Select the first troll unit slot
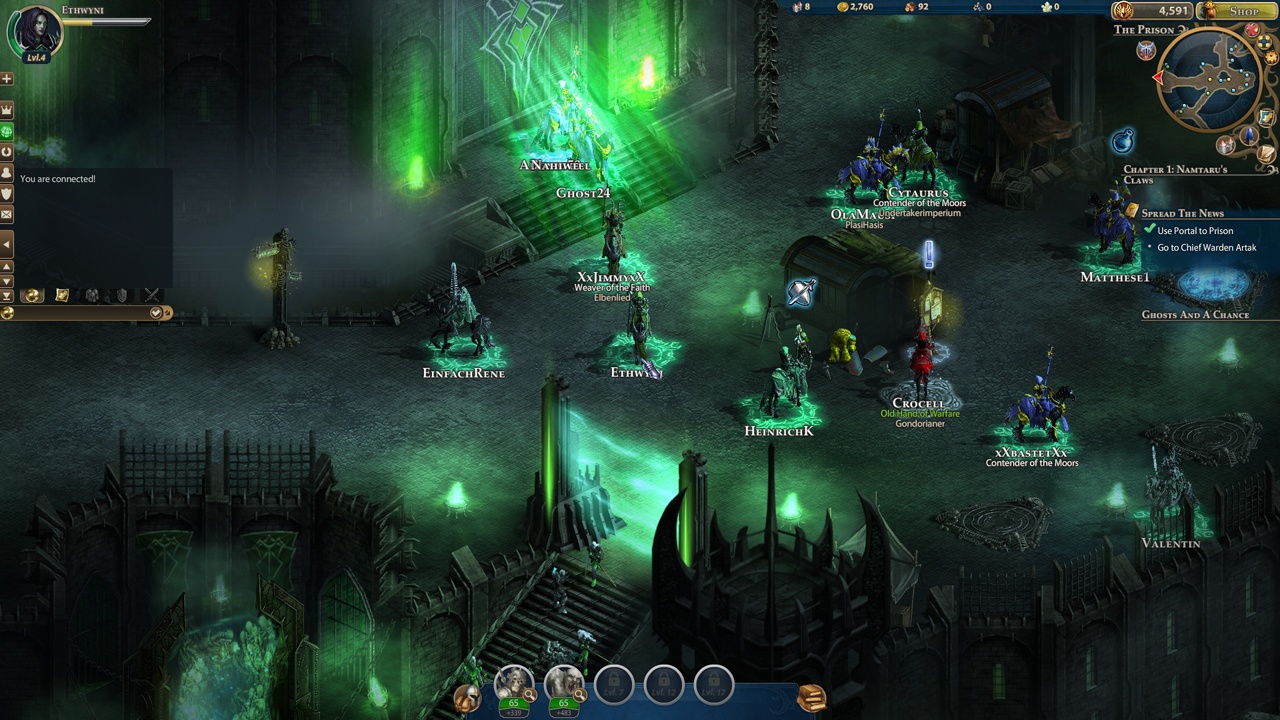 point(514,683)
